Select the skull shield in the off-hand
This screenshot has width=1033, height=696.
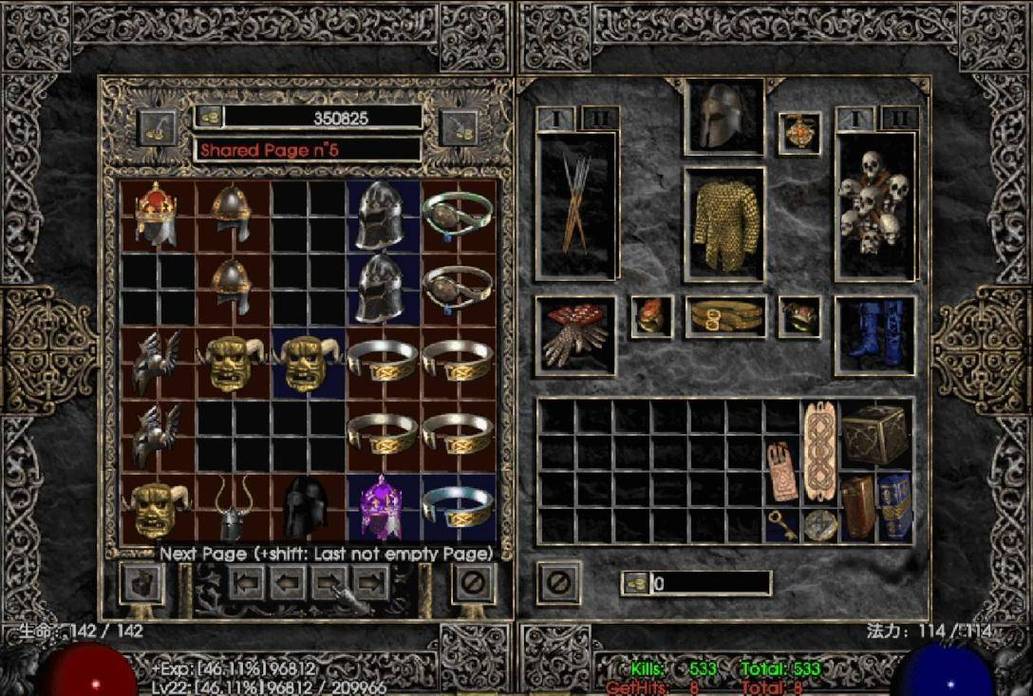point(875,206)
